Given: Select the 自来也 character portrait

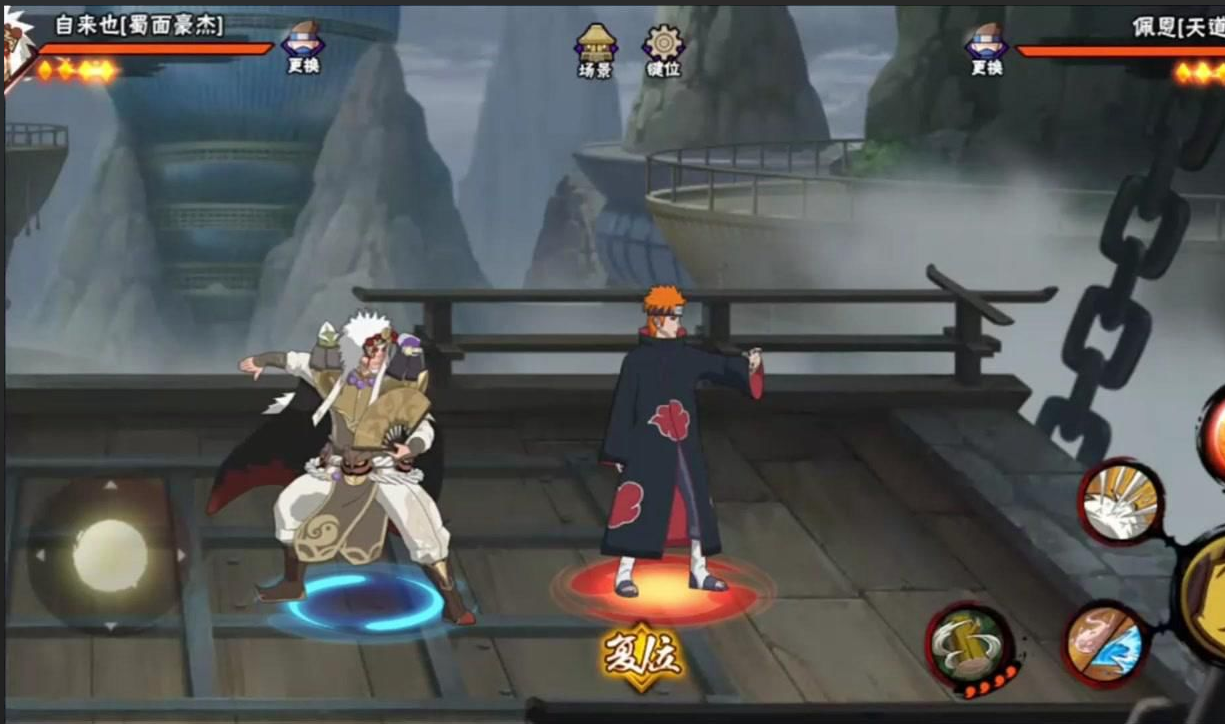Looking at the screenshot, I should click(18, 50).
